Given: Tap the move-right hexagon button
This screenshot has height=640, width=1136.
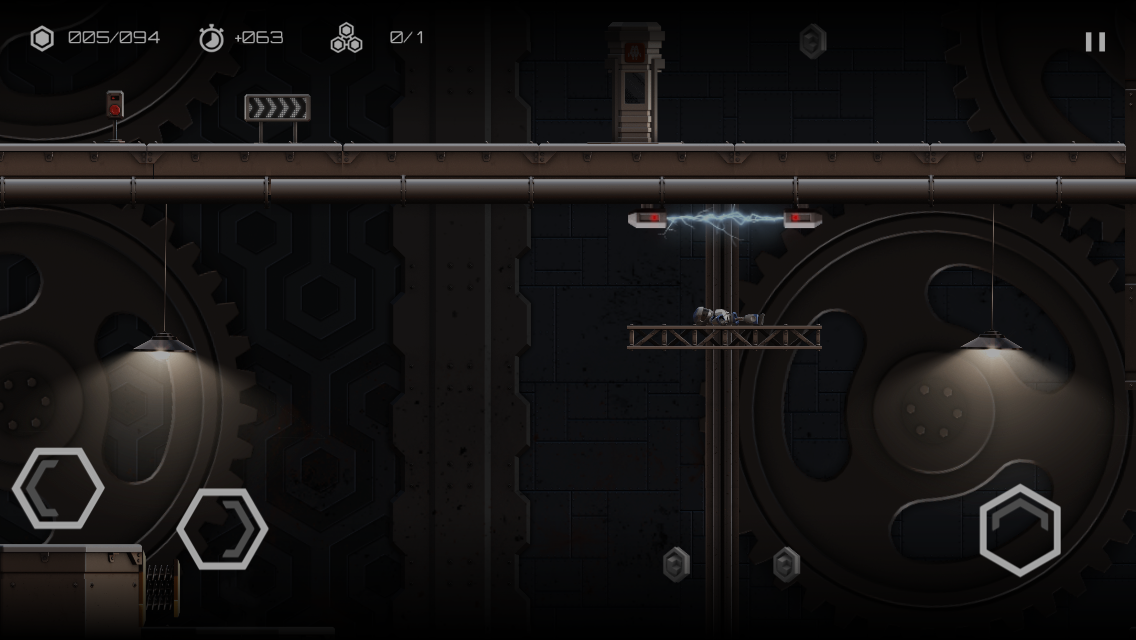Looking at the screenshot, I should [x=222, y=529].
